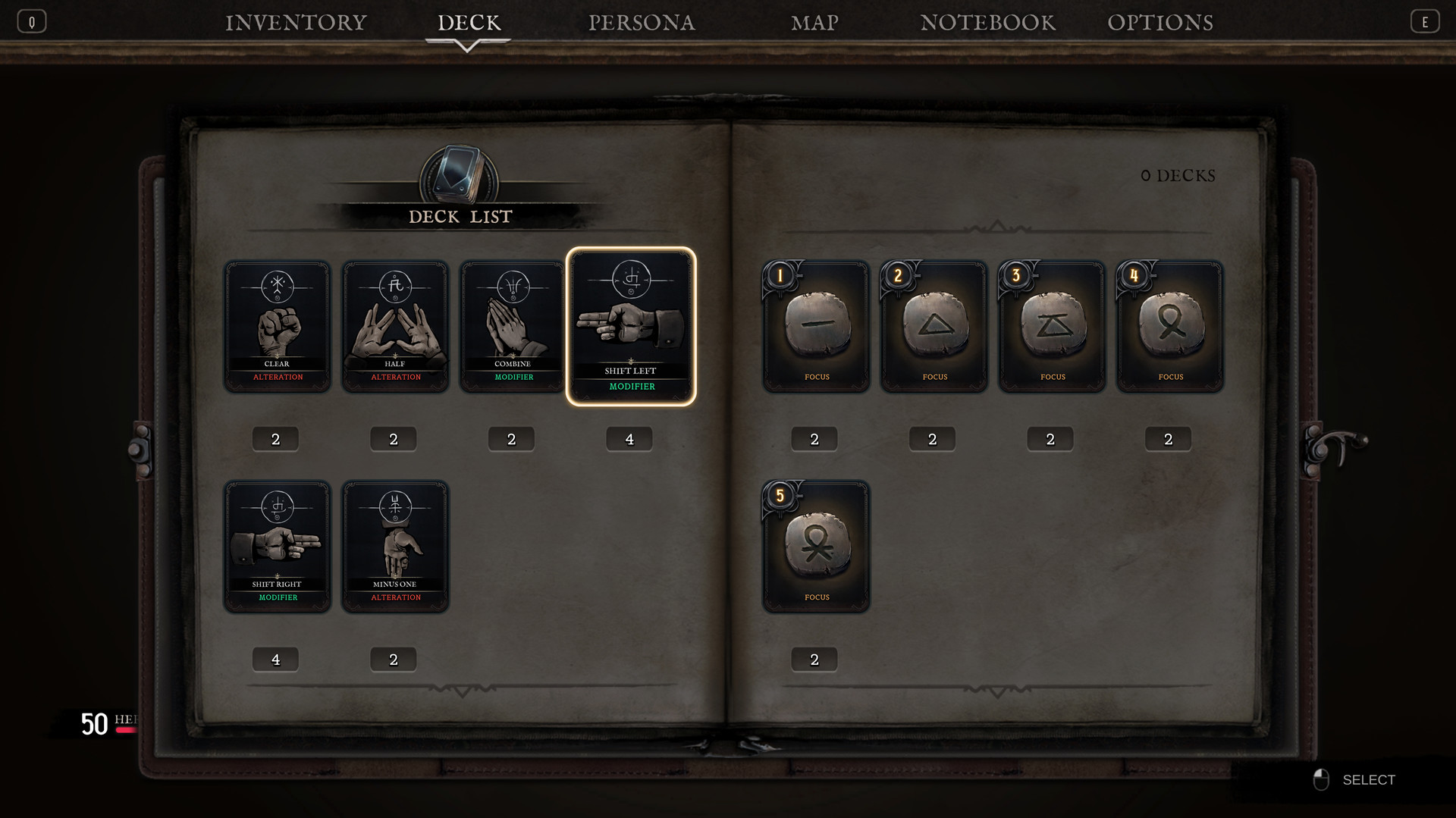The height and width of the screenshot is (818, 1456).
Task: Select the Shift Left modifier card
Action: click(631, 326)
